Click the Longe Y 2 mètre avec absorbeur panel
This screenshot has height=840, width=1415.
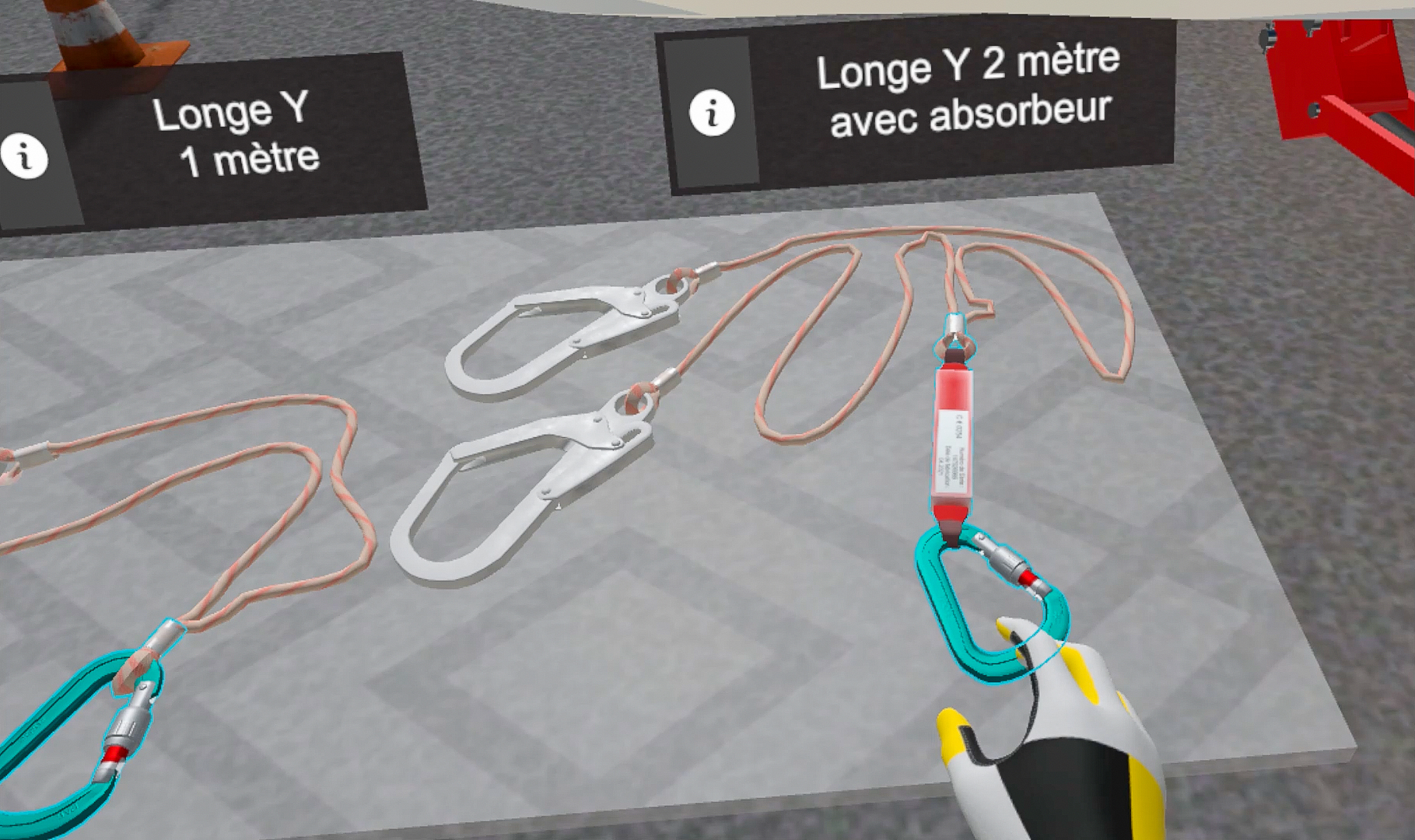965,89
